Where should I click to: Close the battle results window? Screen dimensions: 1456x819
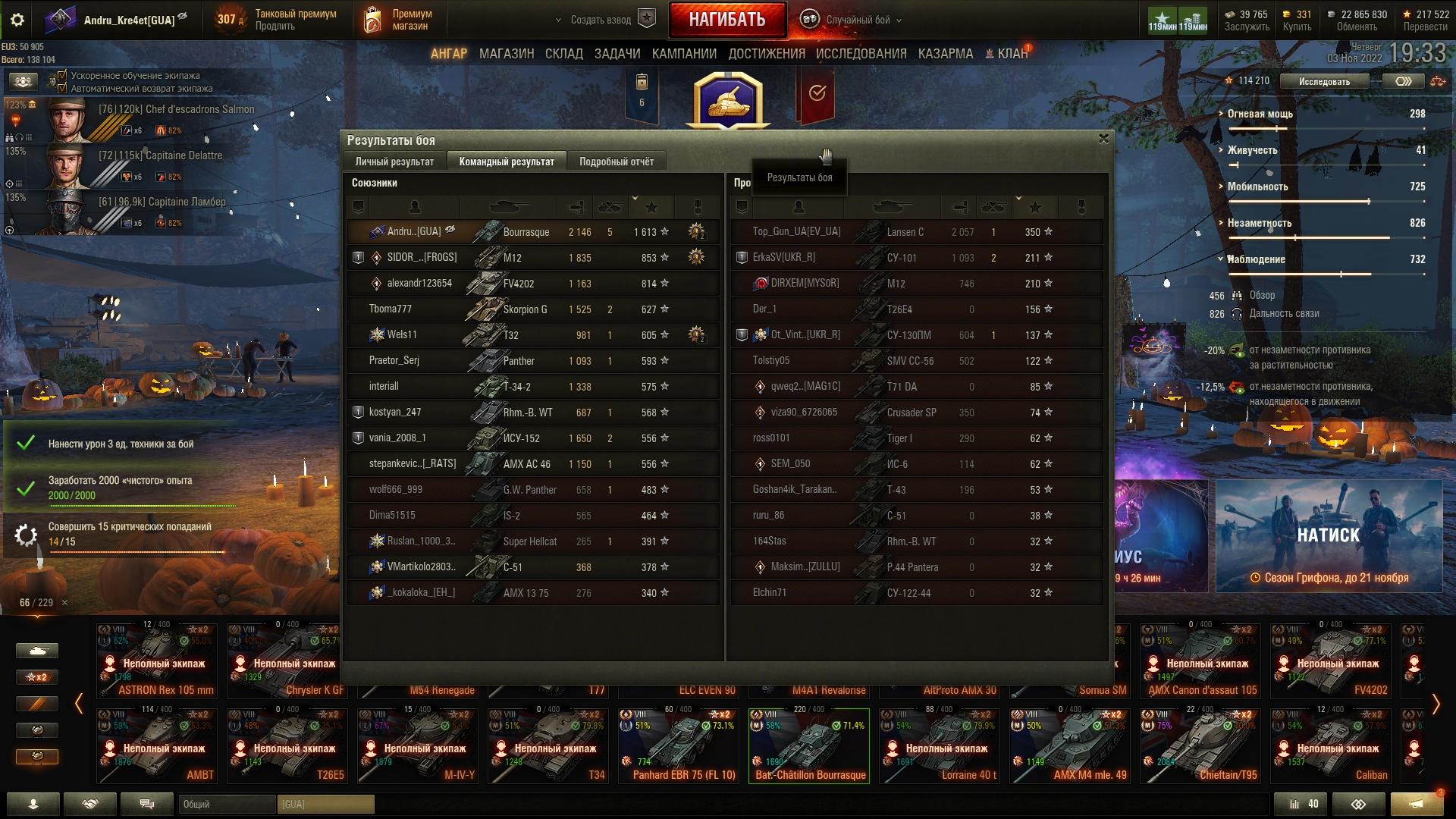pos(1103,139)
